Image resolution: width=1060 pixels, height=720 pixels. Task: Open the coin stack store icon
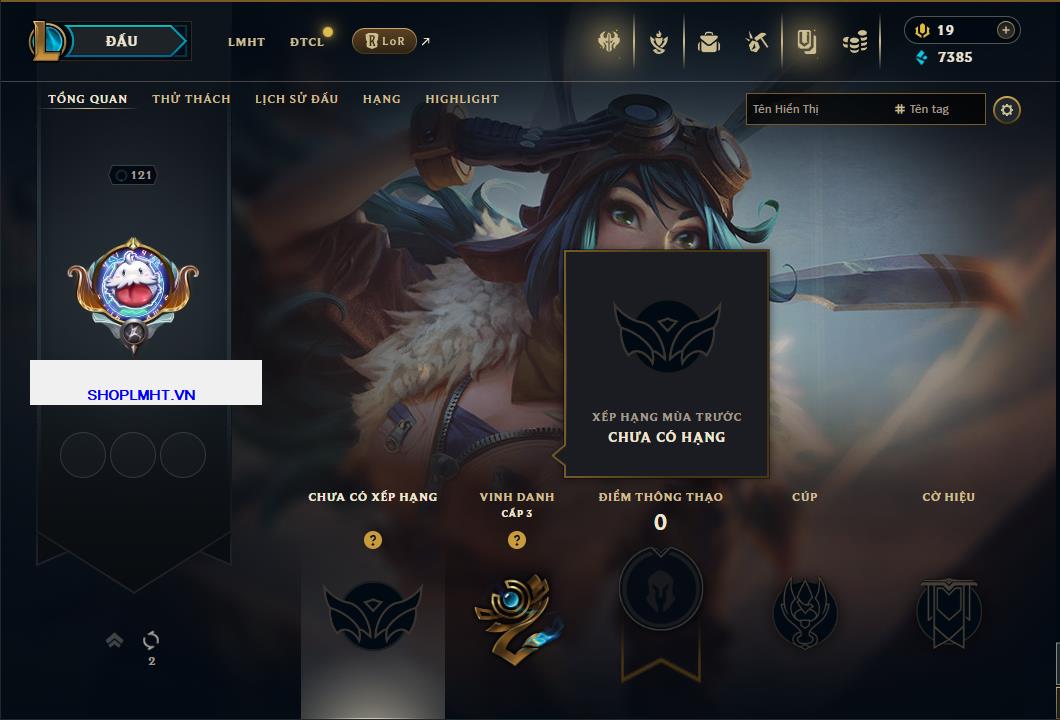(x=854, y=42)
